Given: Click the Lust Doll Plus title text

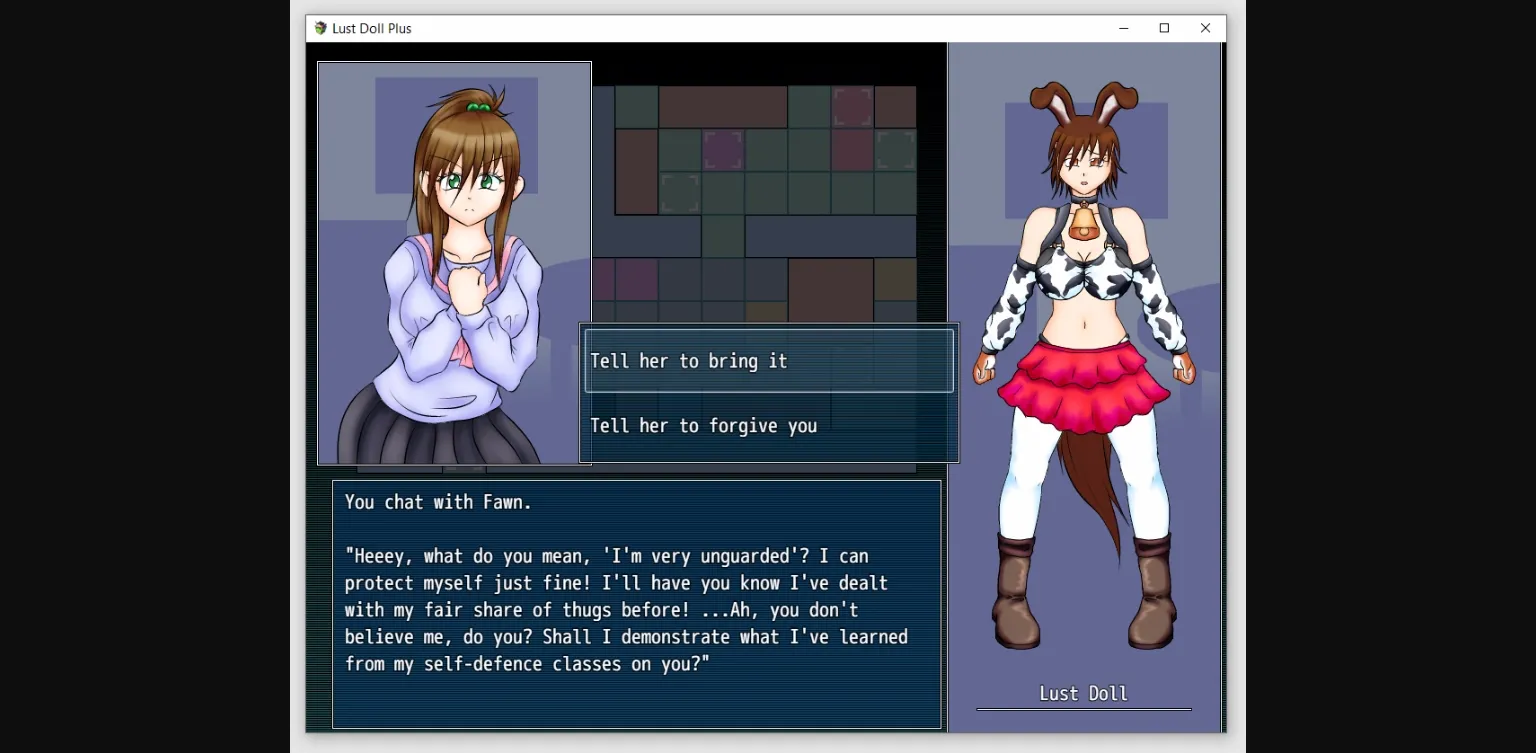Looking at the screenshot, I should coord(371,28).
